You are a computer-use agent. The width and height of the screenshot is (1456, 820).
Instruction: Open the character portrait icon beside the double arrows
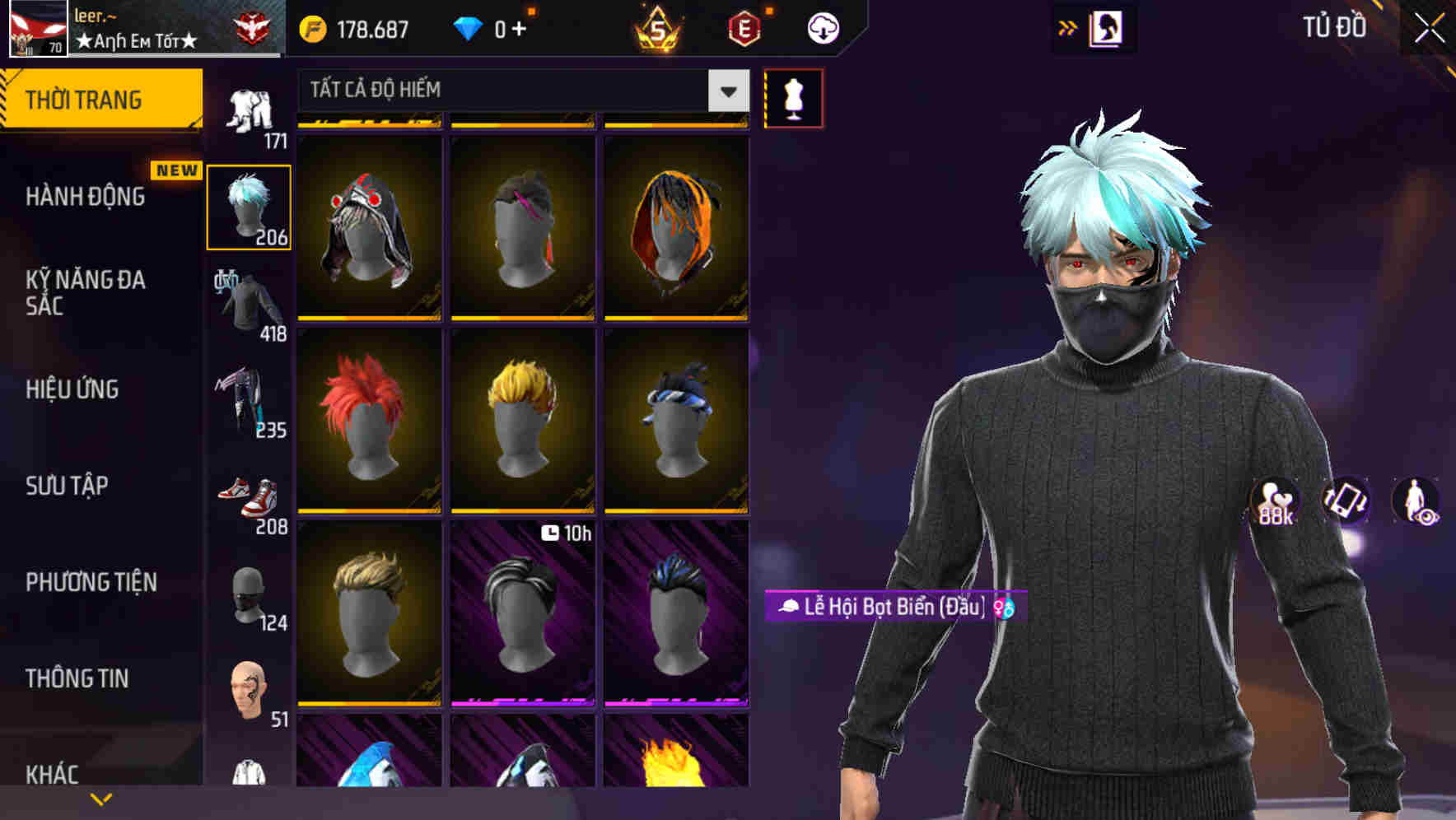click(1106, 27)
